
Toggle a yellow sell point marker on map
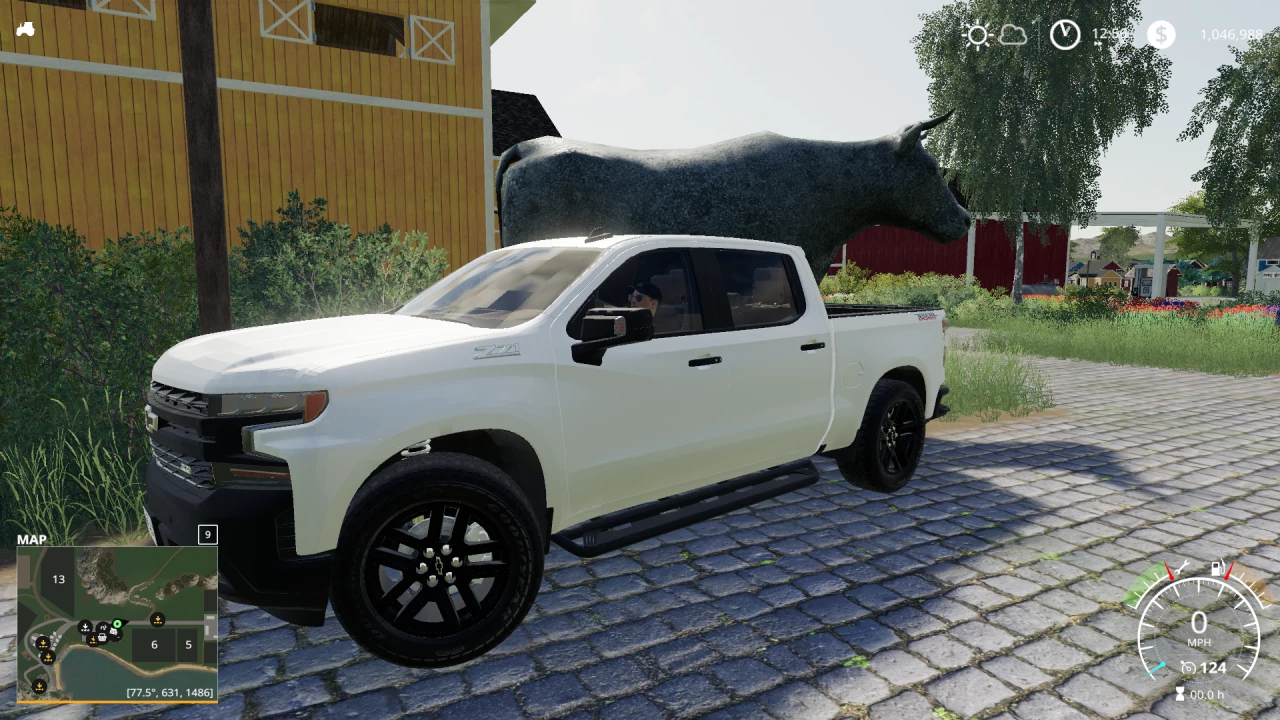158,620
